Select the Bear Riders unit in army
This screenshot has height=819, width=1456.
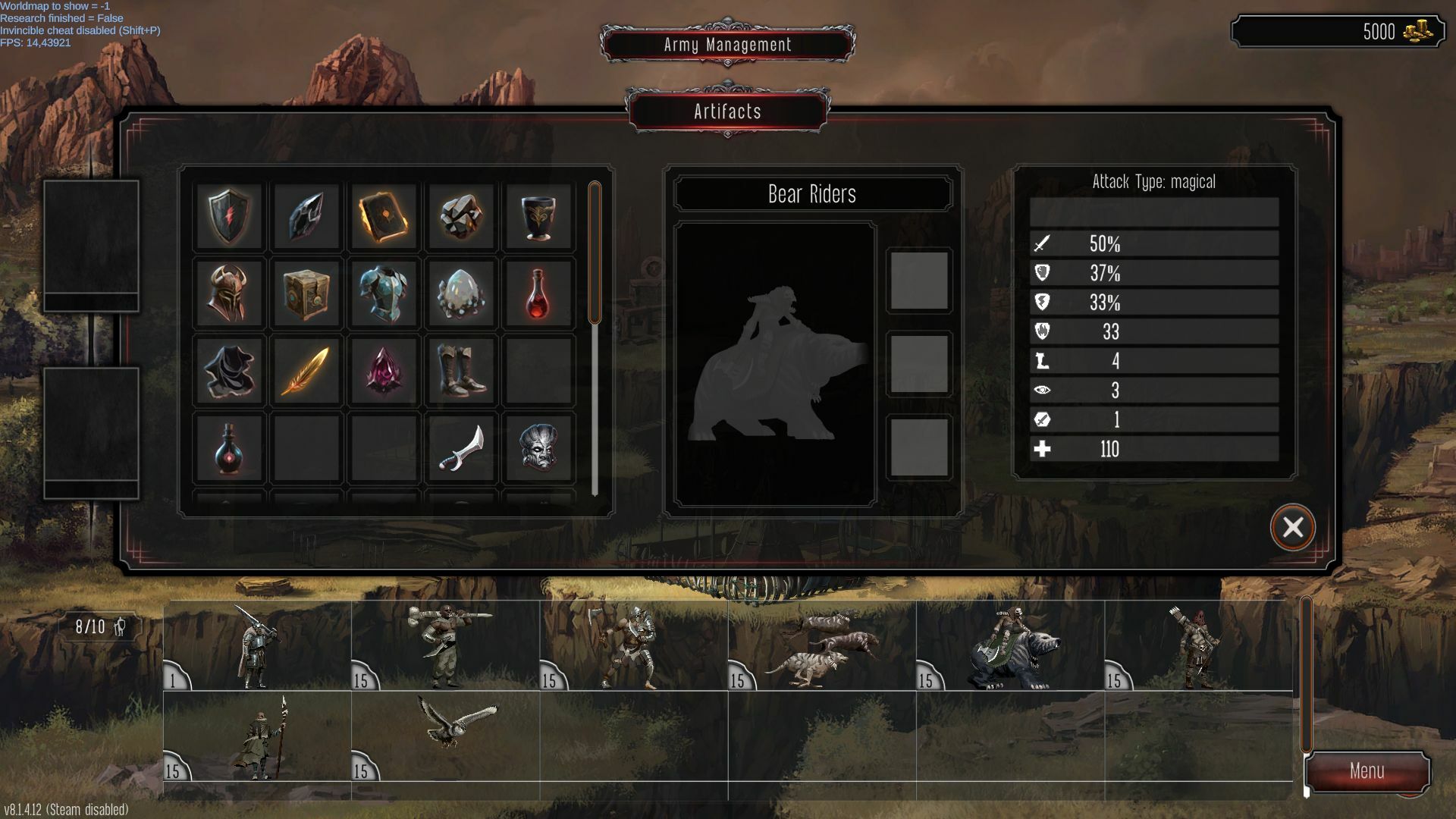coord(1012,647)
